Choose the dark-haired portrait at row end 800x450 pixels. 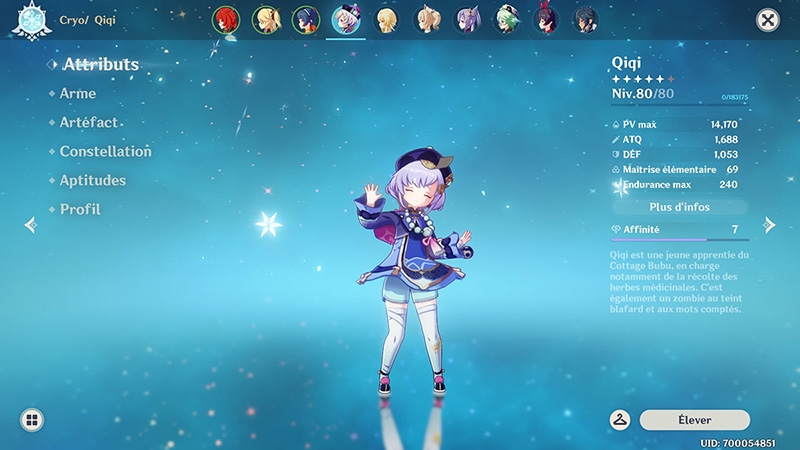pos(585,20)
